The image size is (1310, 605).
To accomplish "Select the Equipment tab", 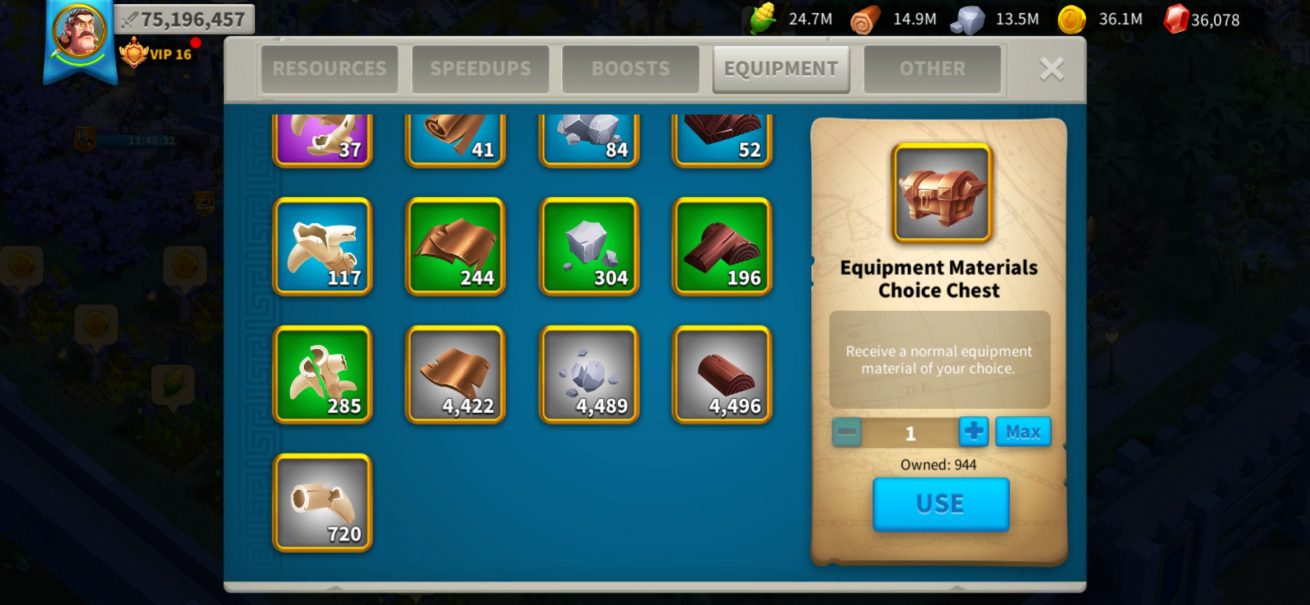I will pos(781,69).
